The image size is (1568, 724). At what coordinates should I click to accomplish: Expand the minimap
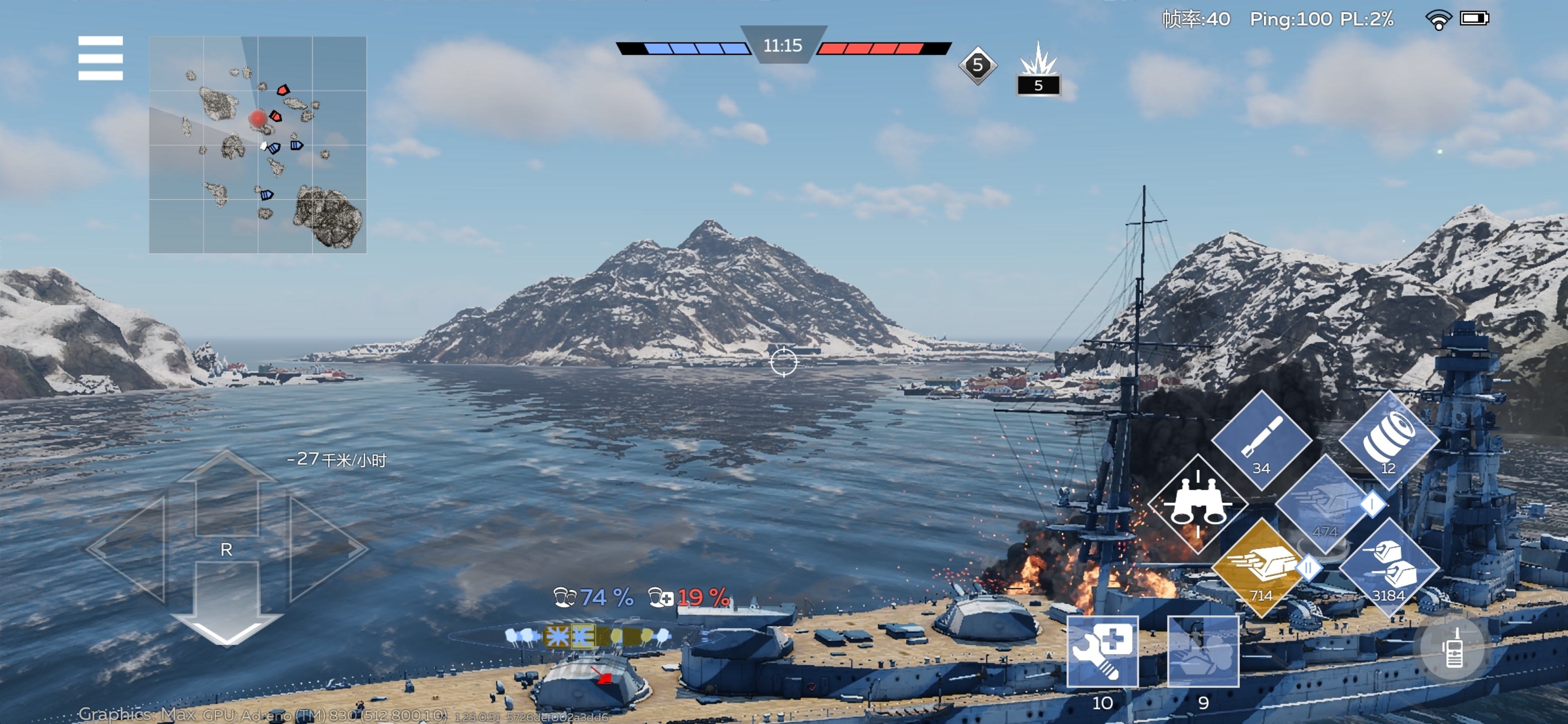coord(257,144)
